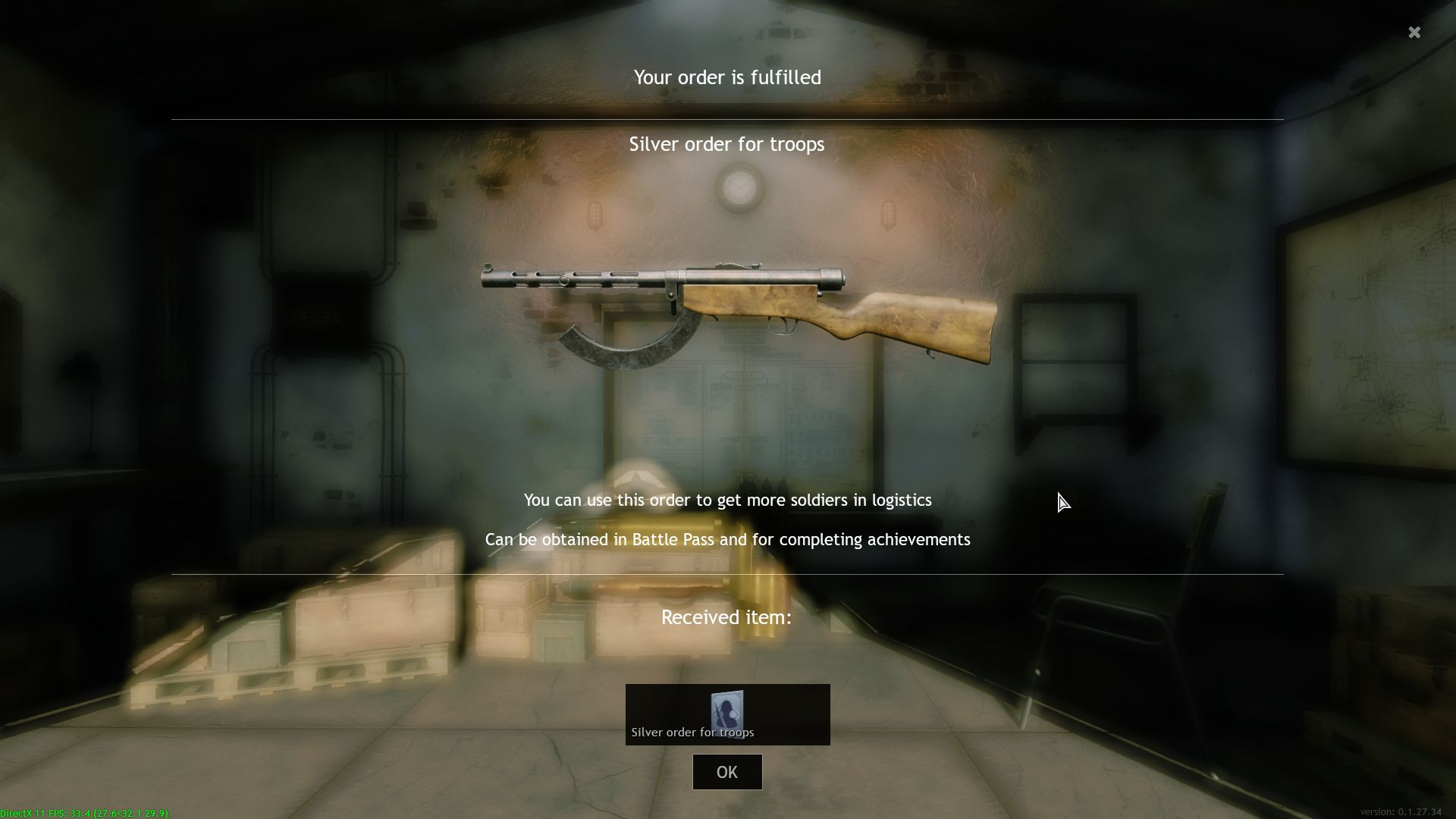Close the order reward window
Screen dimensions: 1456x819
pos(1414,33)
